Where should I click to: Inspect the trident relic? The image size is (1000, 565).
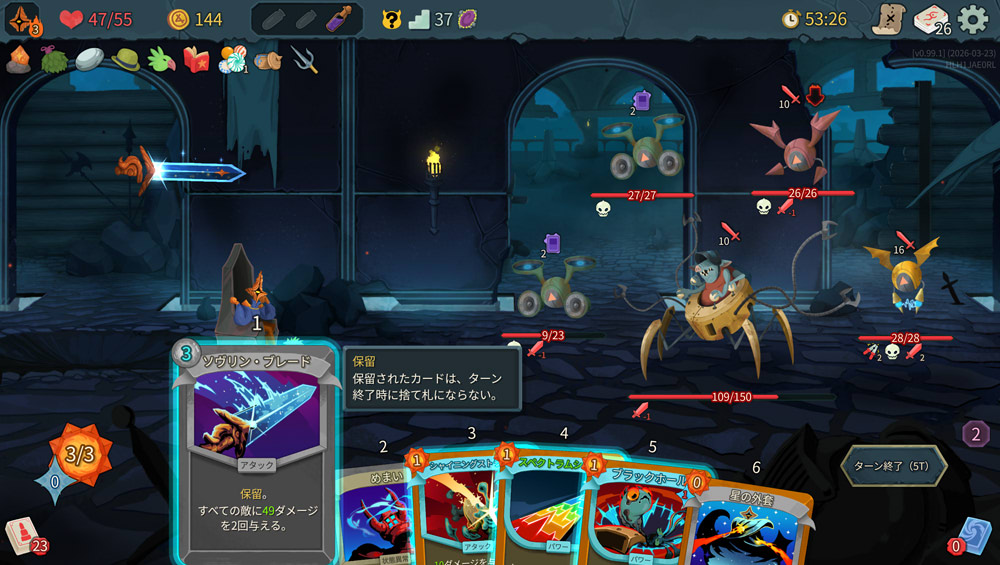304,59
